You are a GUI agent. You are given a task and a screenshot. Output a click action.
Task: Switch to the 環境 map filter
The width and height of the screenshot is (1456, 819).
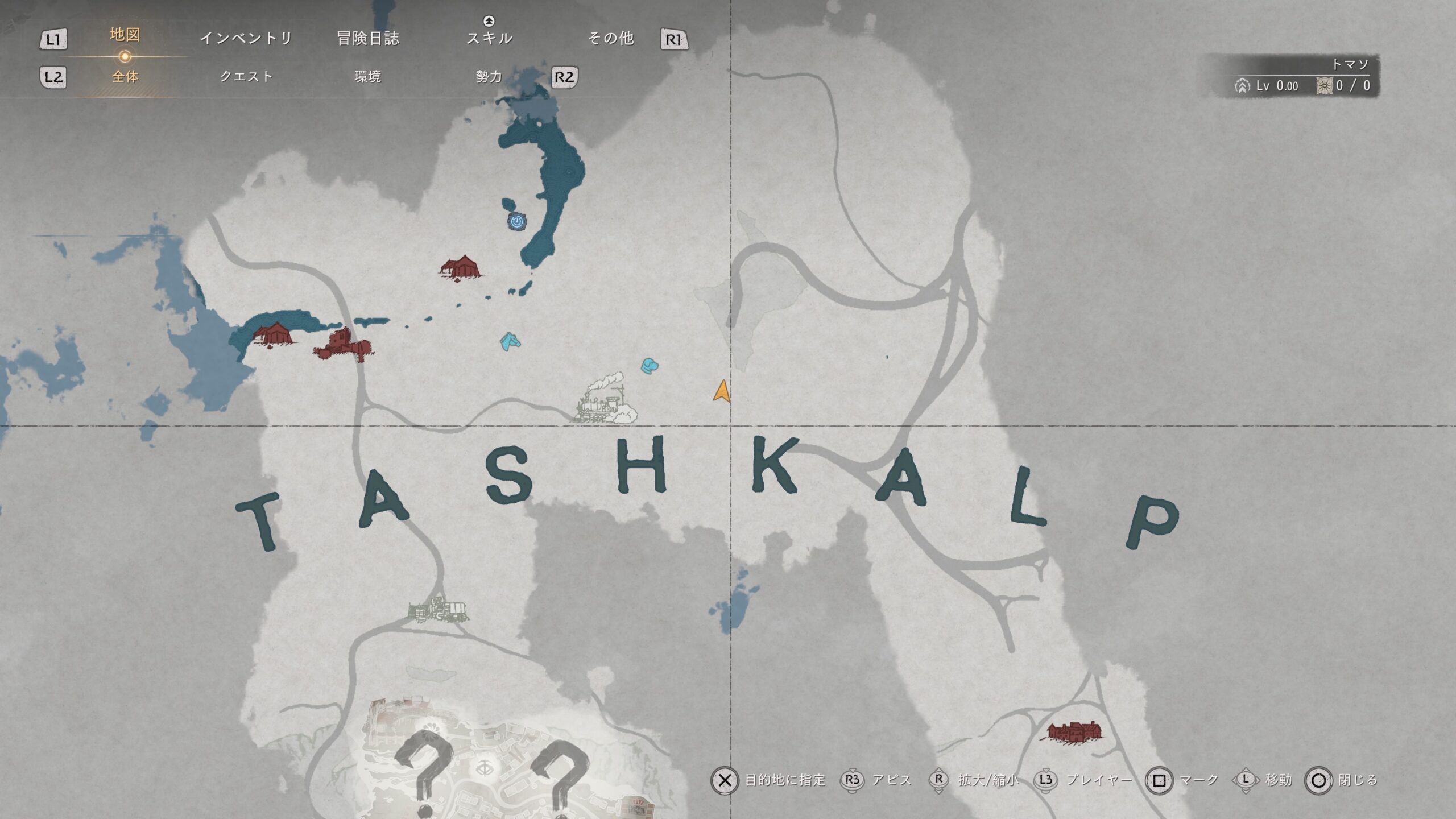coord(367,77)
